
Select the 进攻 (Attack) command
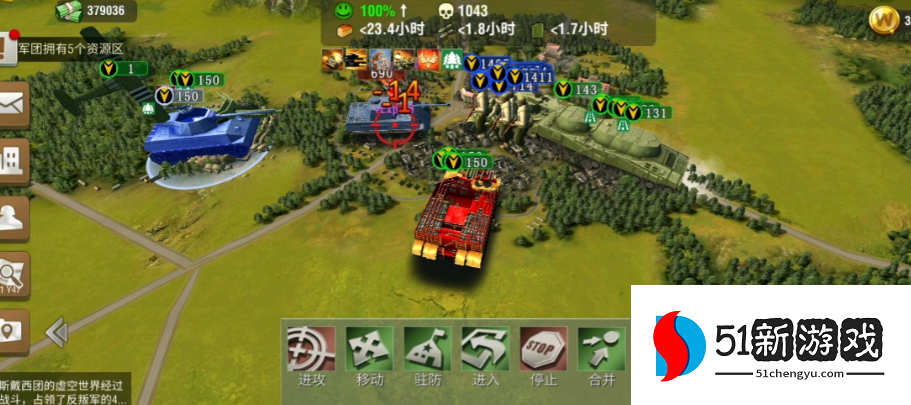pyautogui.click(x=310, y=355)
